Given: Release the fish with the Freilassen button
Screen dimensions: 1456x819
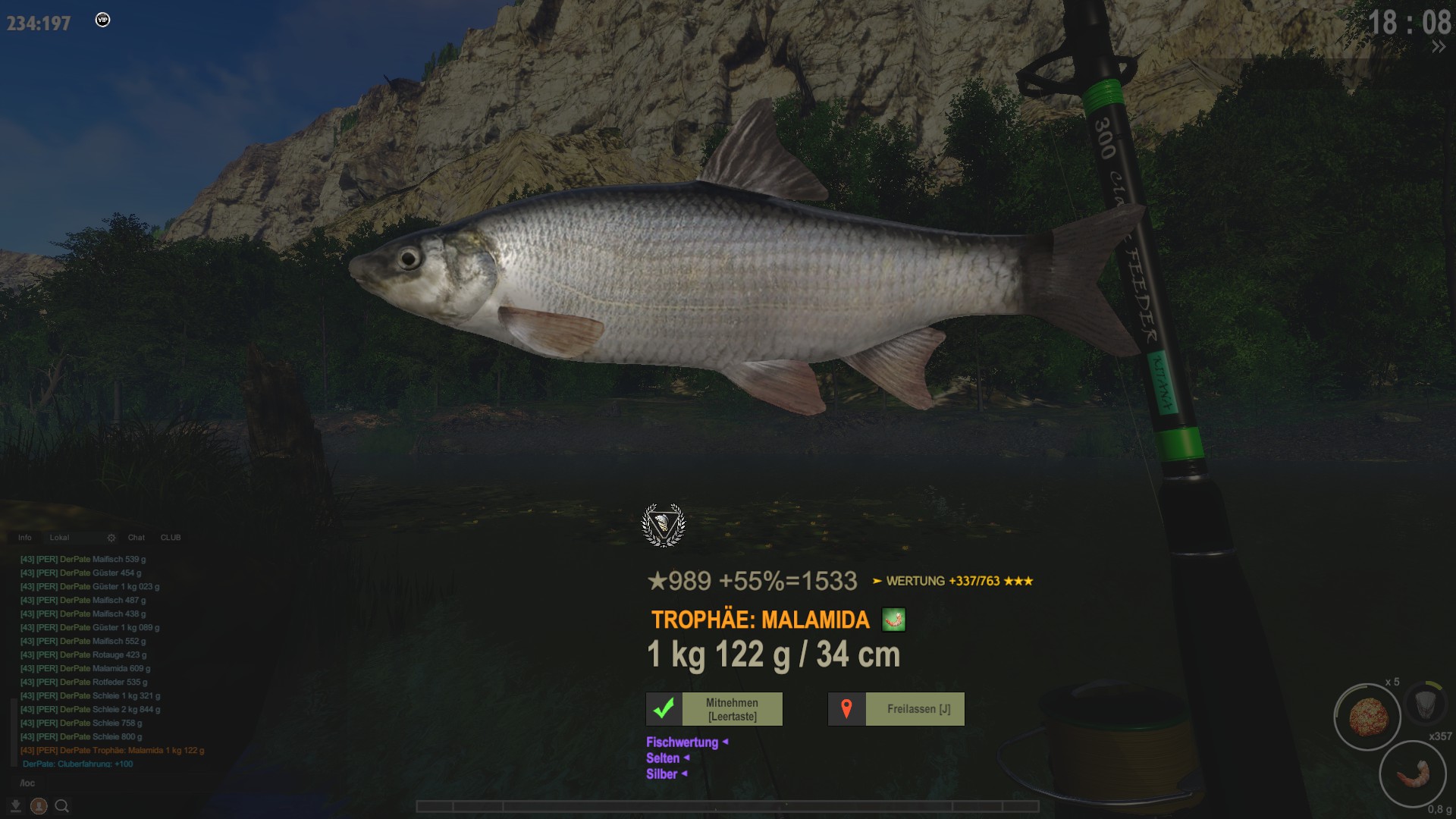Looking at the screenshot, I should 896,709.
